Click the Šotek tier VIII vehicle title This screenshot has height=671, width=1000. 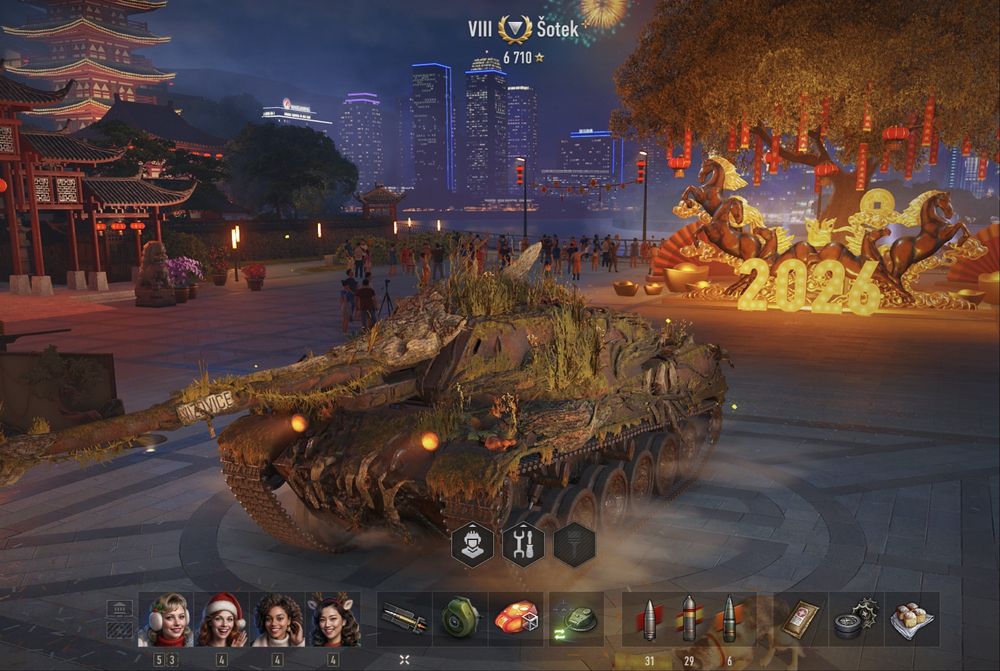point(523,29)
